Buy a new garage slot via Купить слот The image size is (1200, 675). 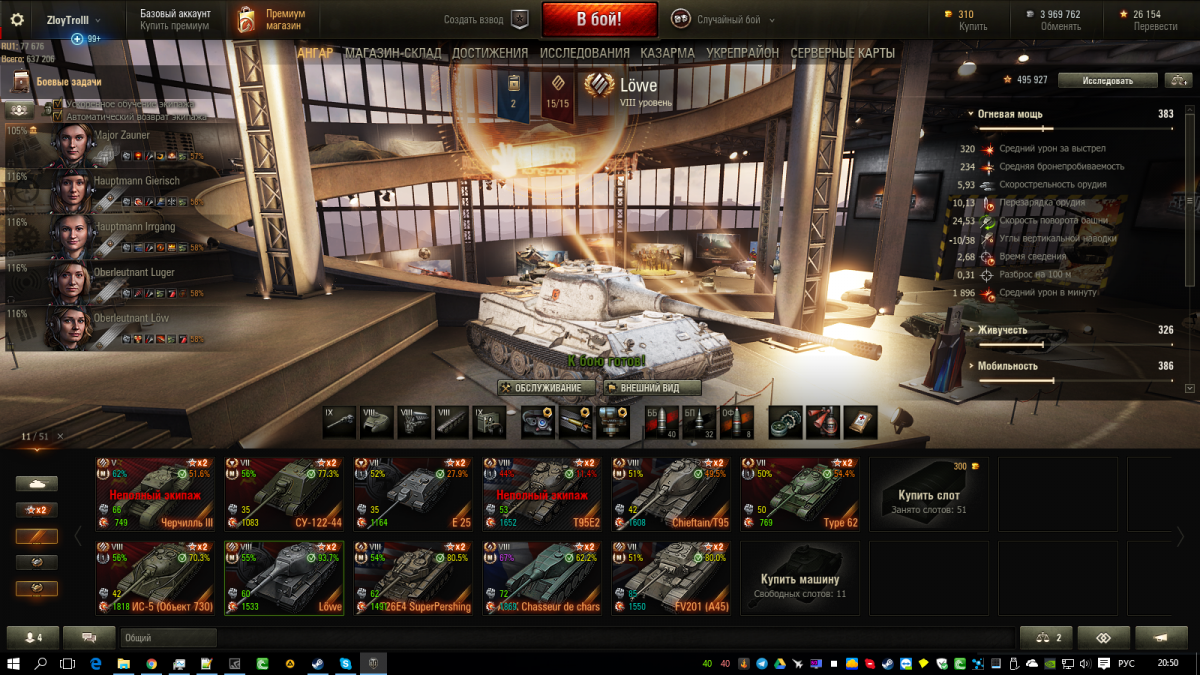(929, 493)
